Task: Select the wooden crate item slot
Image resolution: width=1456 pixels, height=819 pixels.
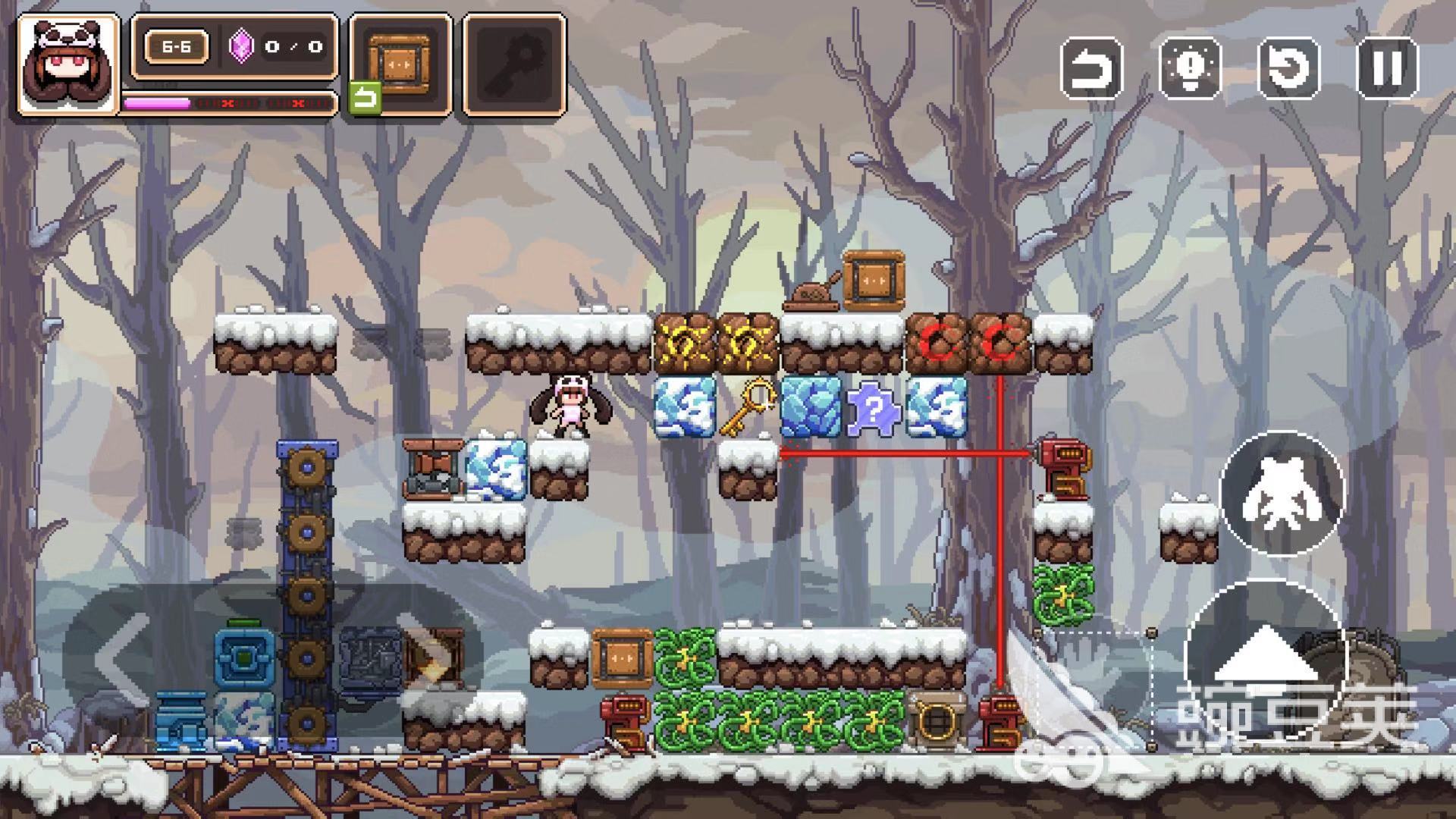Action: (400, 64)
